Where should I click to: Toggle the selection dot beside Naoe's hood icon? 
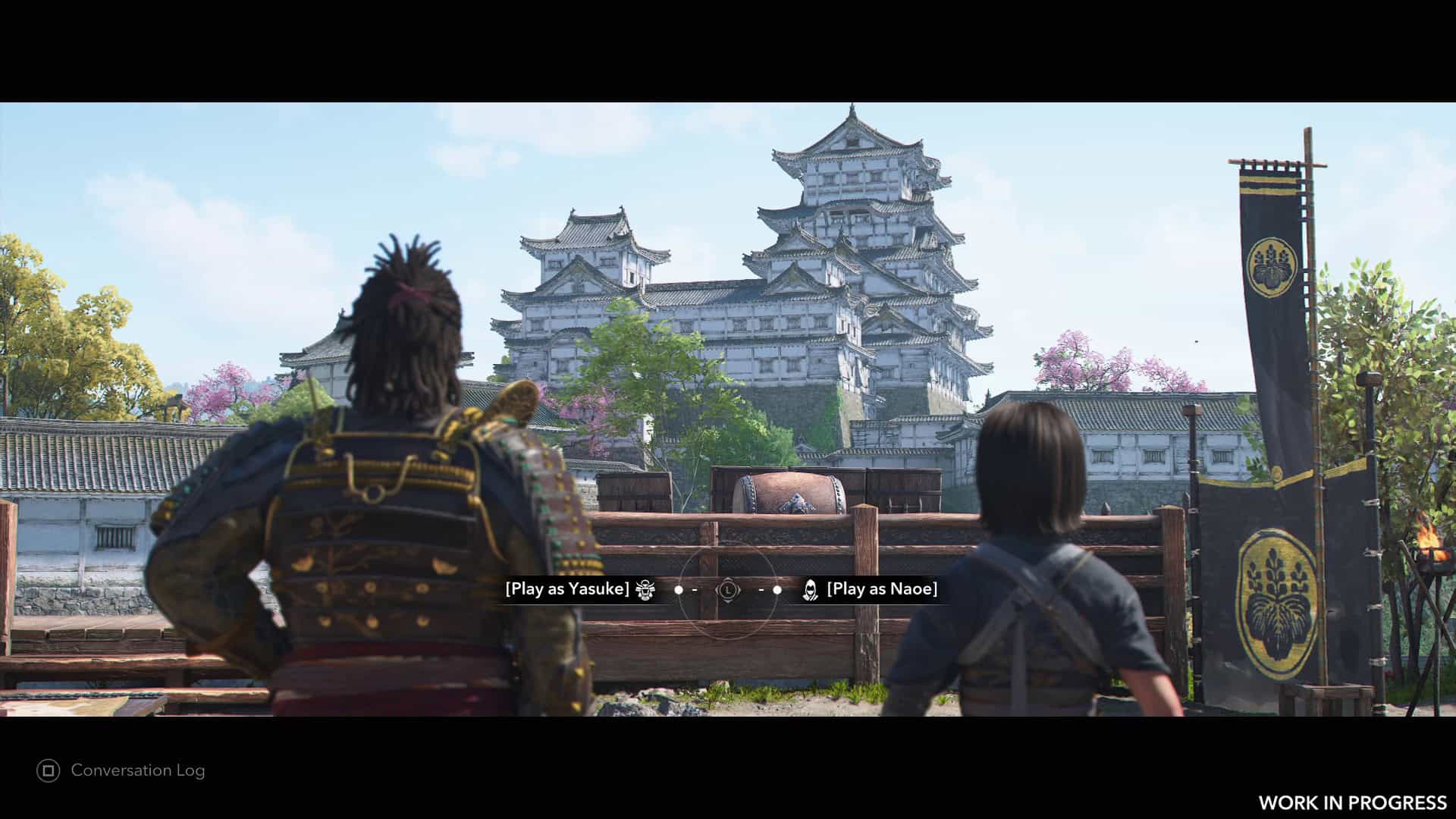(777, 590)
